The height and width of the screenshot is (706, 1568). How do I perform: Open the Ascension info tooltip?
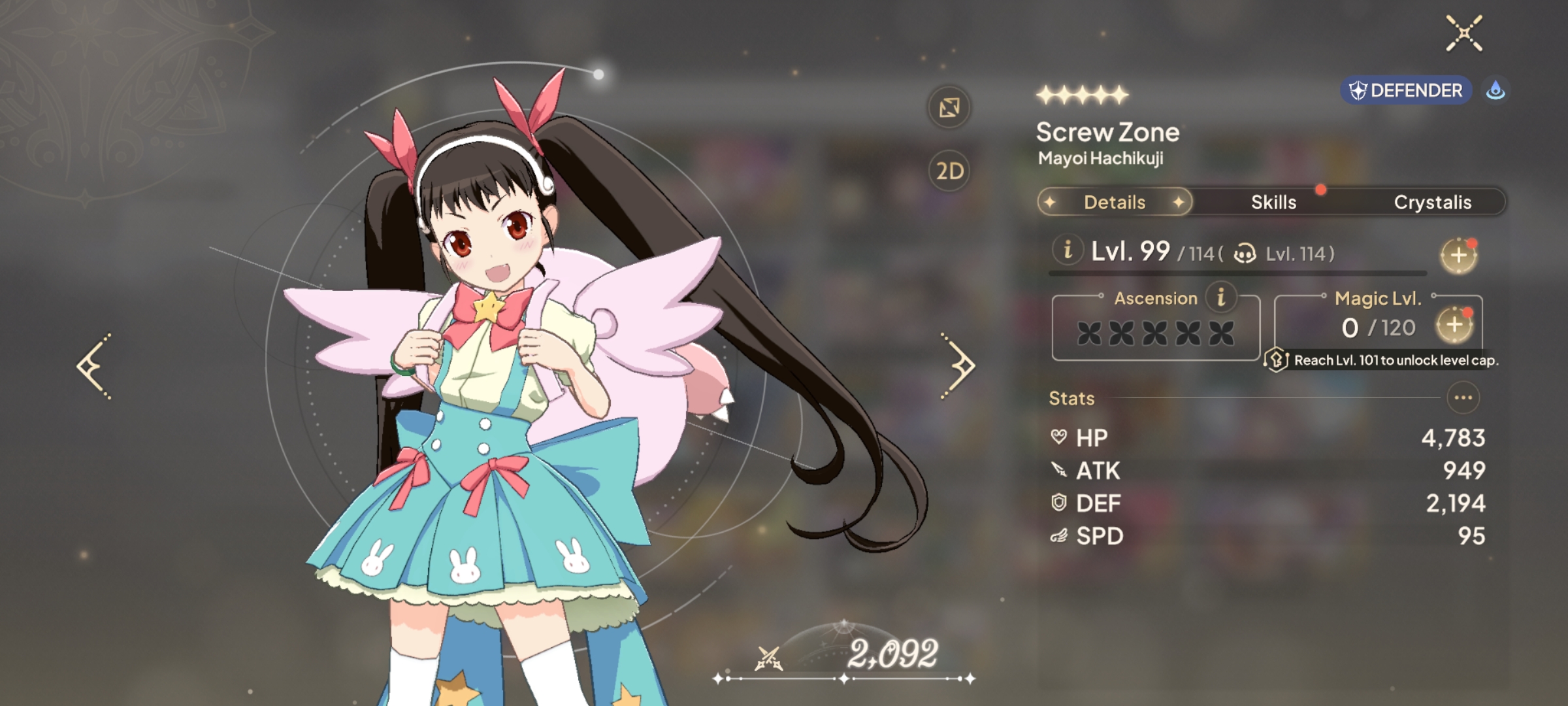[x=1220, y=297]
